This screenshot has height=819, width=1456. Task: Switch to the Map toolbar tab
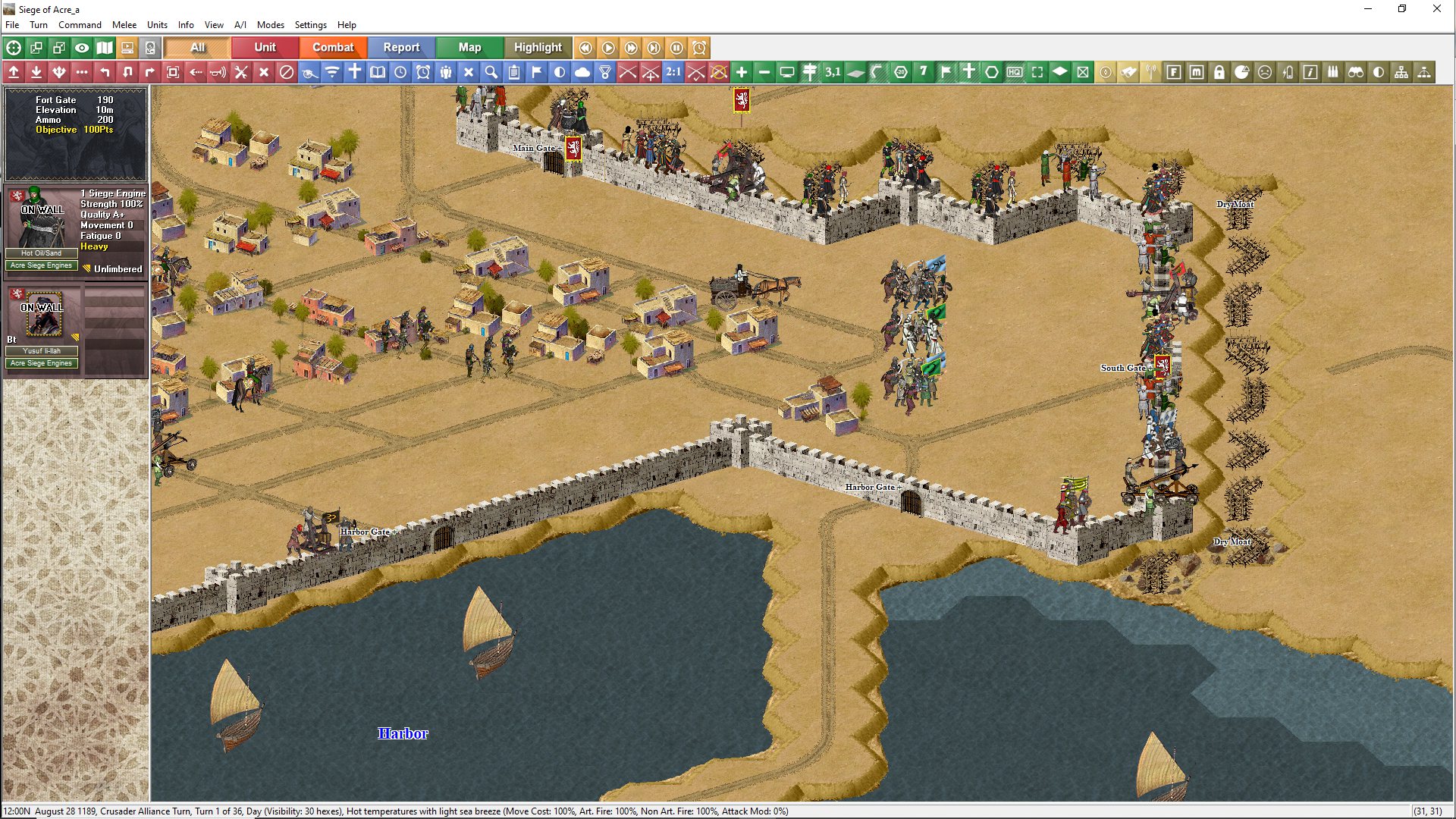[x=469, y=47]
